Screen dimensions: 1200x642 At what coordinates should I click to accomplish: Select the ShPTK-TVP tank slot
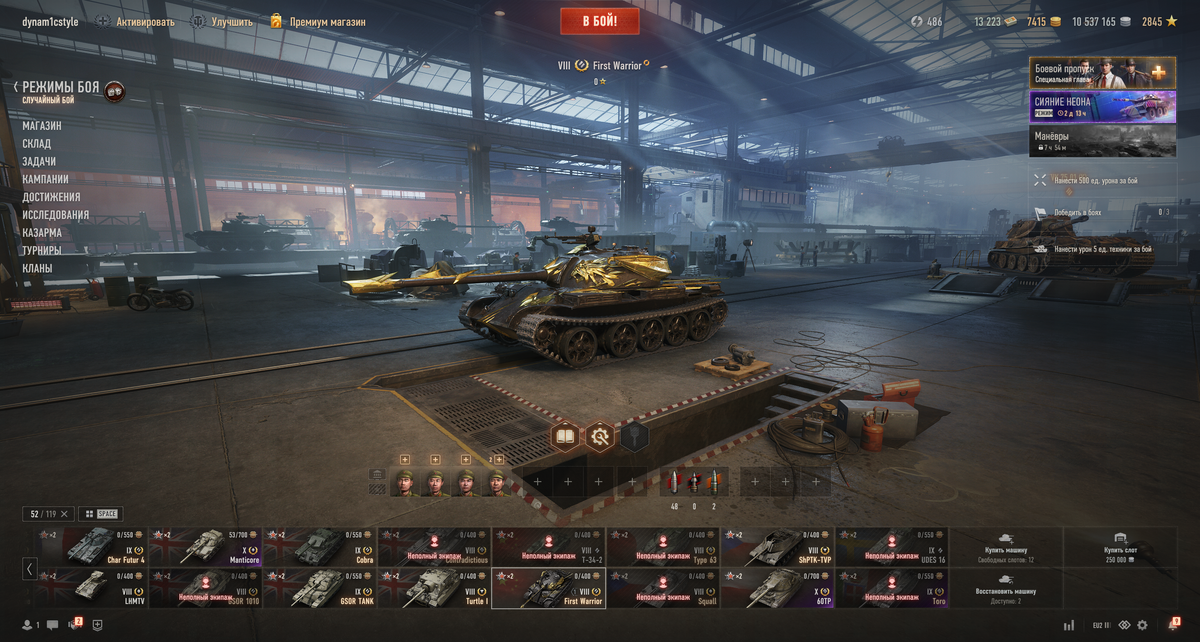coord(778,547)
